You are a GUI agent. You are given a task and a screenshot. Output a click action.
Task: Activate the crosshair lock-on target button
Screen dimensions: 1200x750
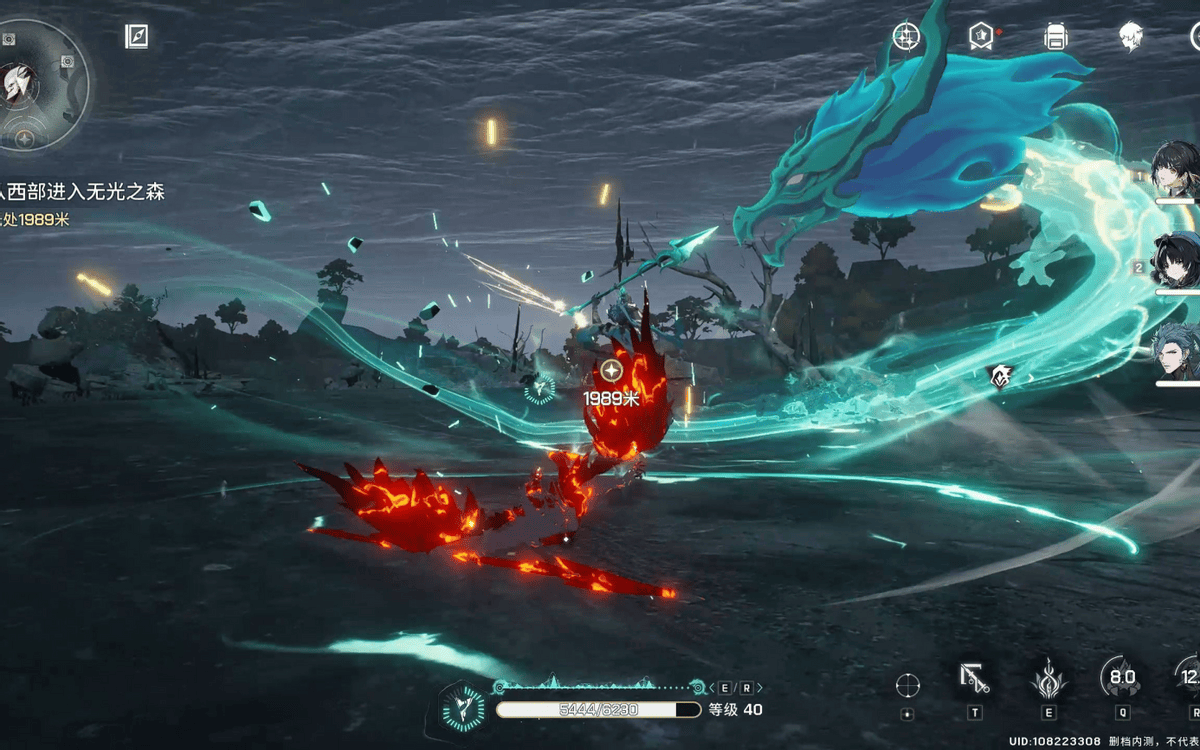pyautogui.click(x=907, y=685)
